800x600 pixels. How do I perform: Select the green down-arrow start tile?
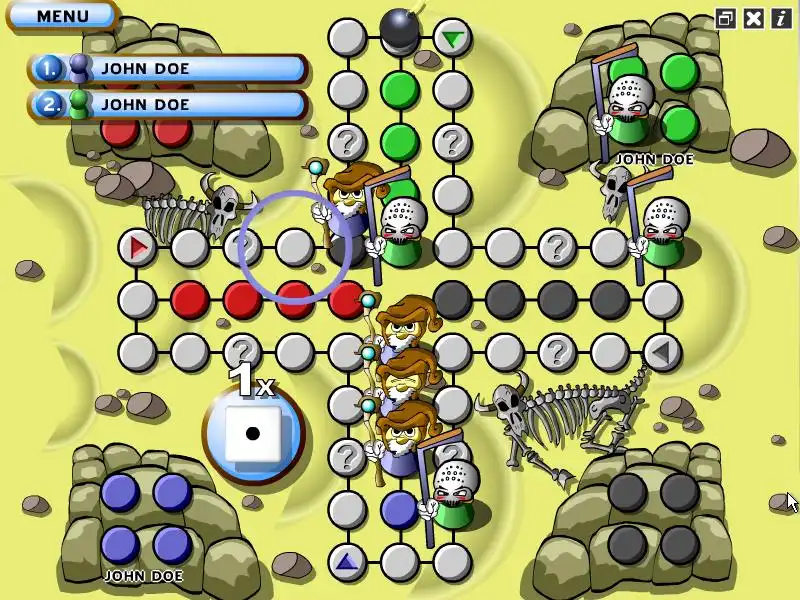point(453,39)
